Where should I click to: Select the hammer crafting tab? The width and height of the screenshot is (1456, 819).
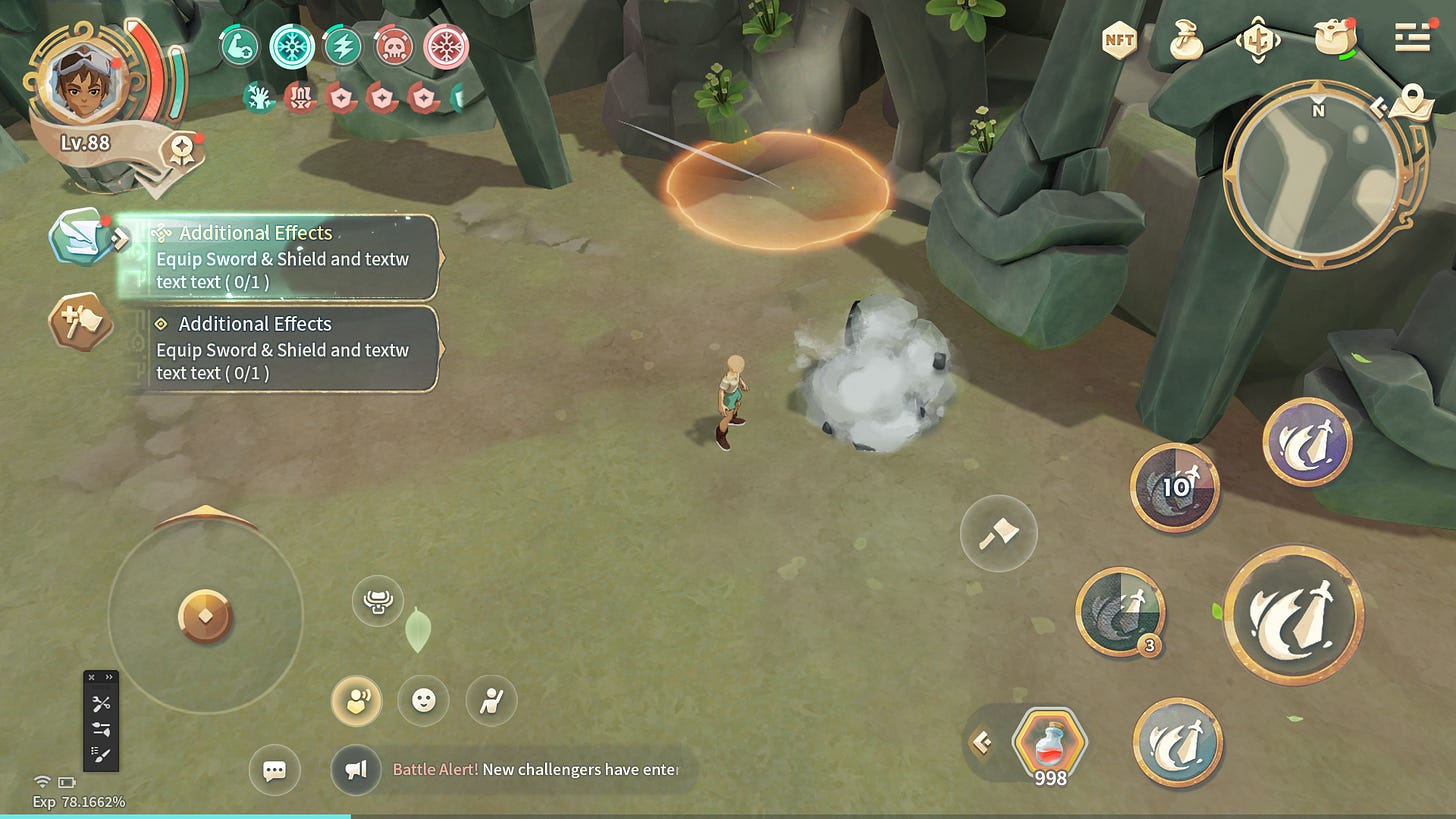(x=80, y=321)
